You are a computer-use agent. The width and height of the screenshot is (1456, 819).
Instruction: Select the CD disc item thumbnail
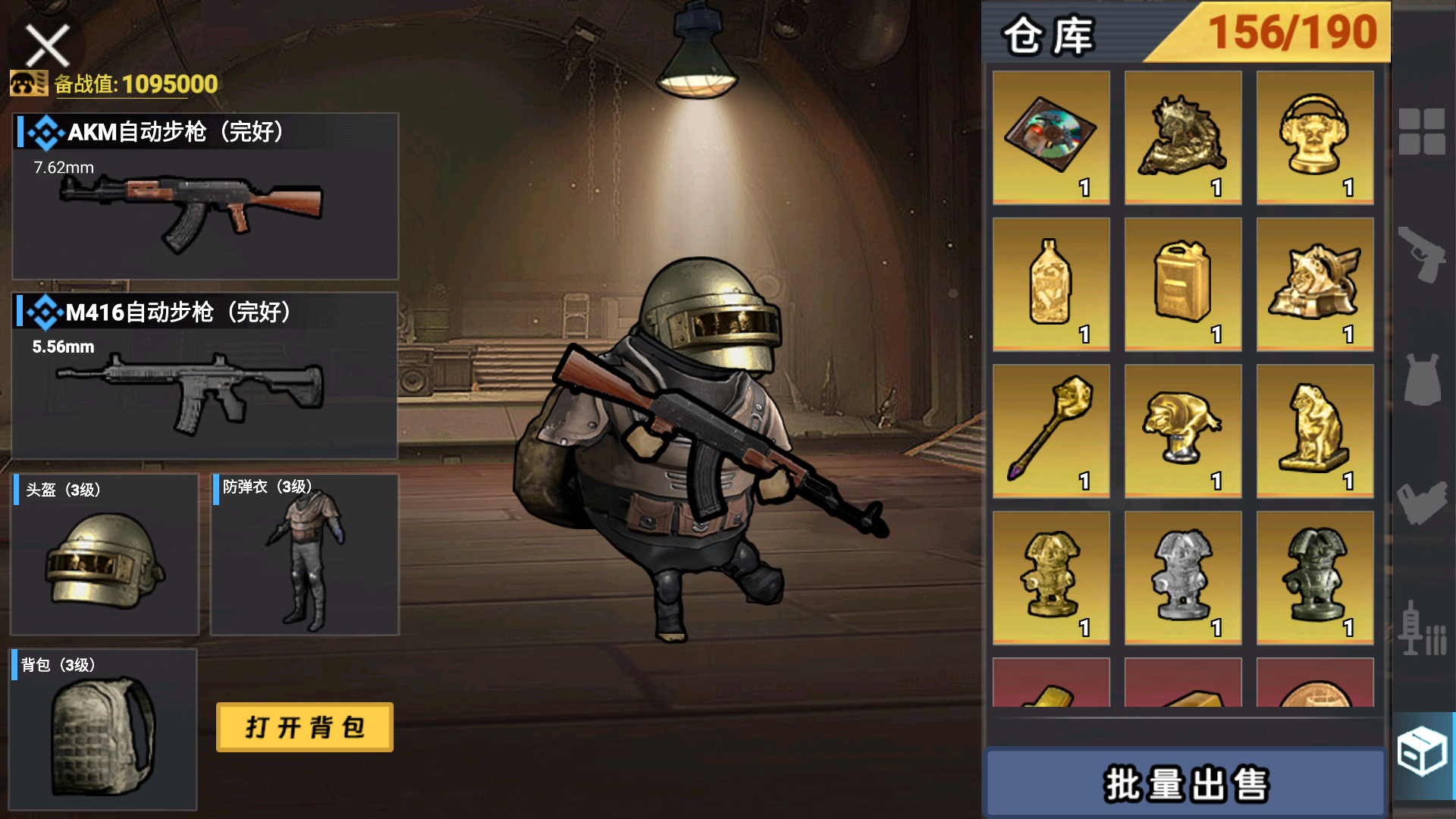[x=1050, y=136]
